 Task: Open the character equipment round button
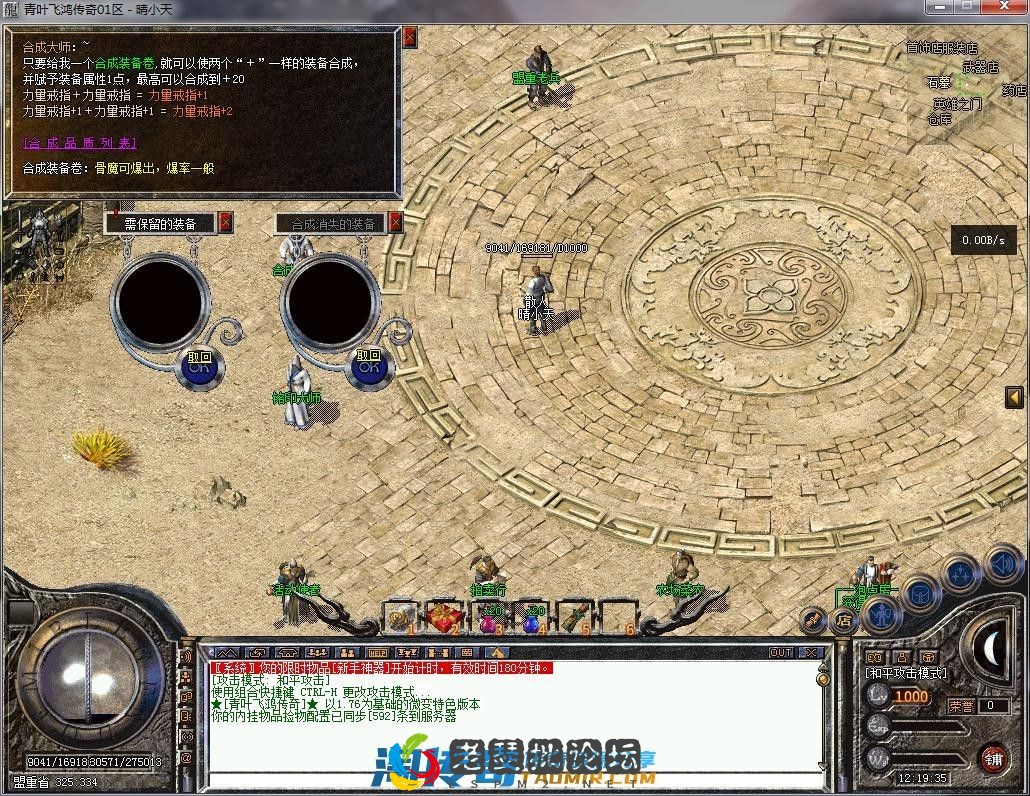click(x=884, y=612)
